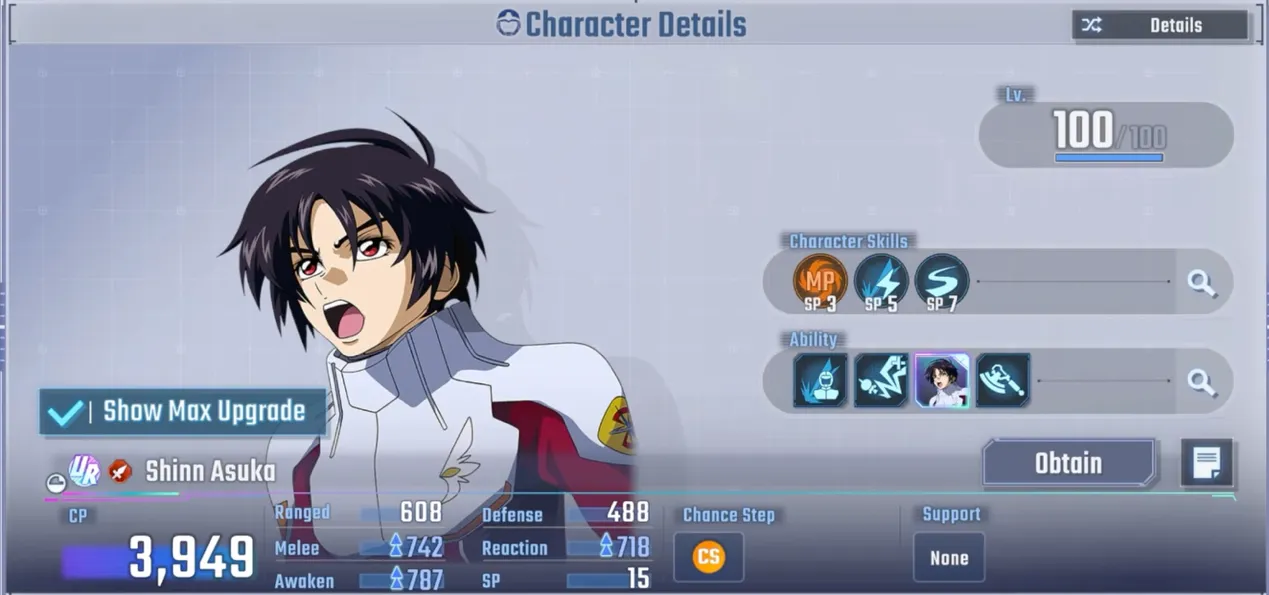The image size is (1269, 595).
Task: Select the axe ability icon
Action: click(1003, 380)
